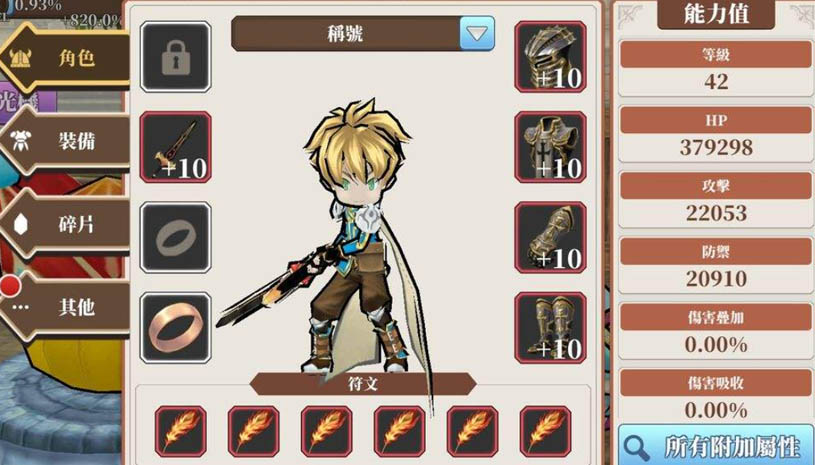Select the helmet +10 slot
The width and height of the screenshot is (815, 465).
coord(550,57)
